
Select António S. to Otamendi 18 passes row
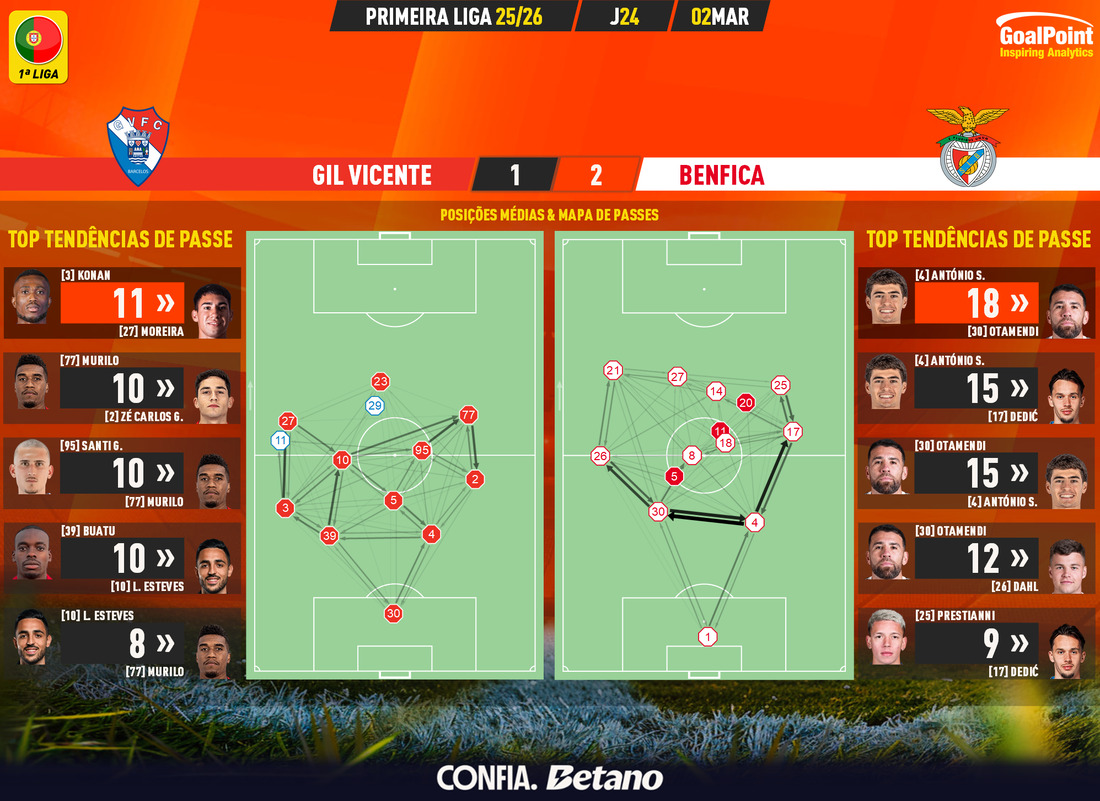coord(977,302)
